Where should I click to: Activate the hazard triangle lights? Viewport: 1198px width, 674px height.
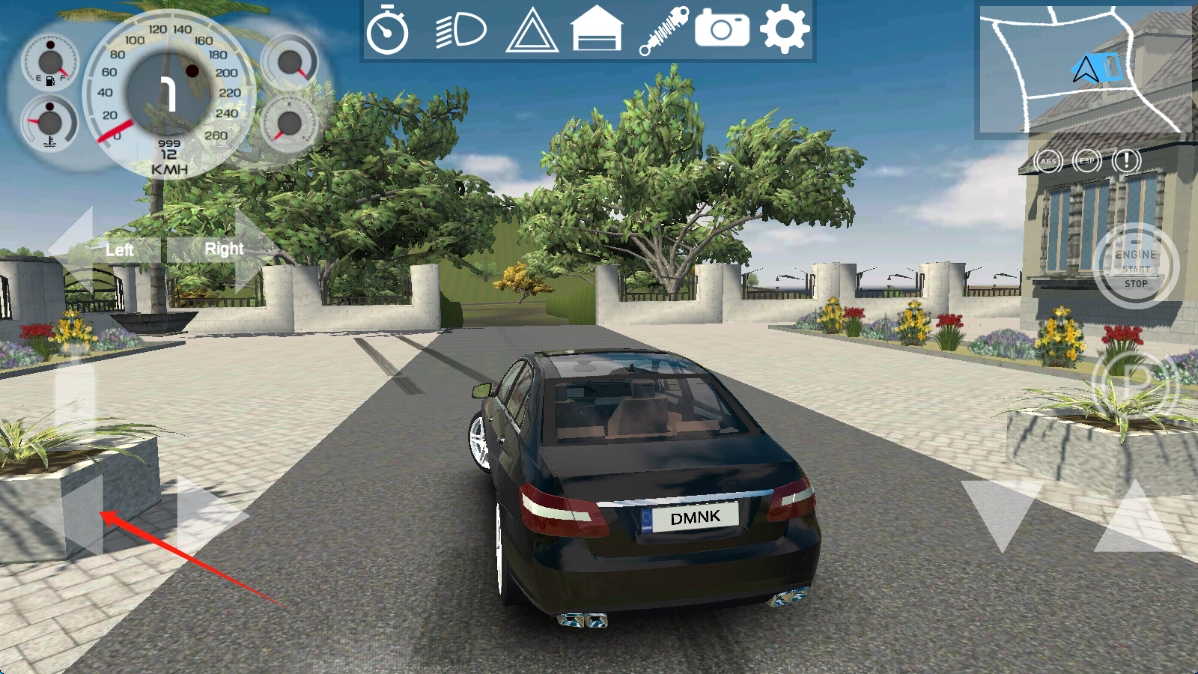tap(531, 31)
